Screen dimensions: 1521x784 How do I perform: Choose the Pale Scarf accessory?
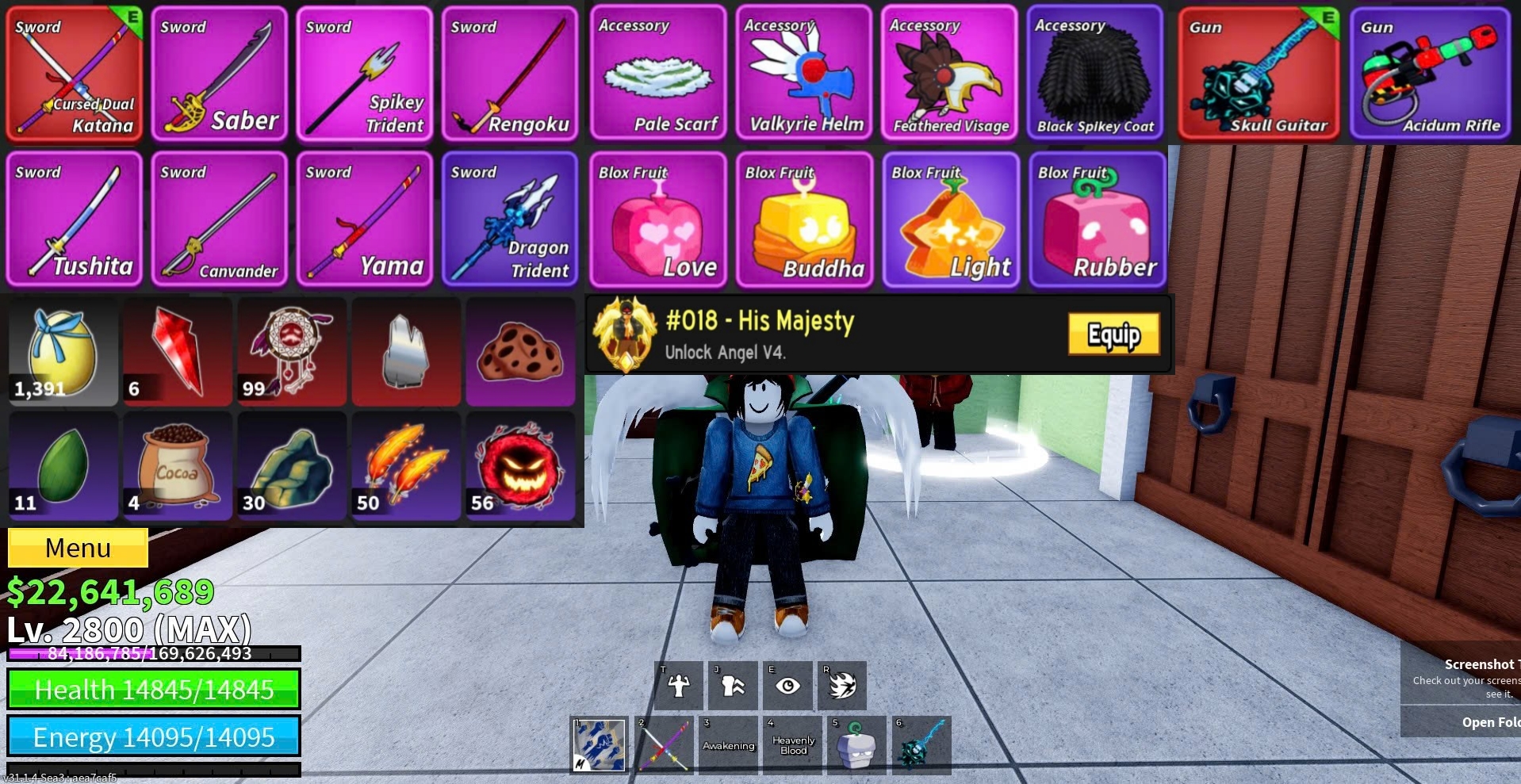tap(658, 74)
